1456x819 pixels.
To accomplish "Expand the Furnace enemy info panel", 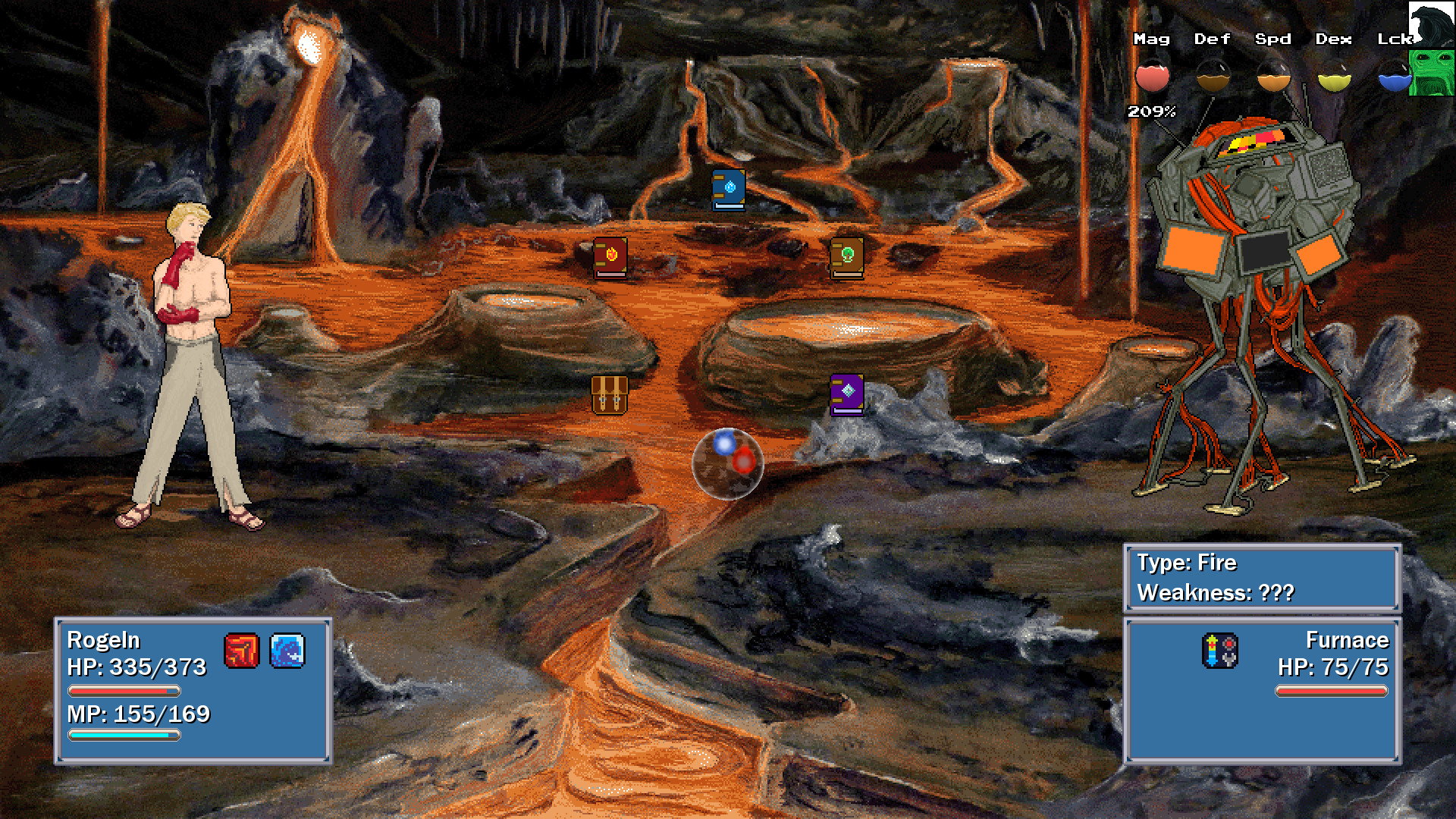I will (x=1261, y=690).
